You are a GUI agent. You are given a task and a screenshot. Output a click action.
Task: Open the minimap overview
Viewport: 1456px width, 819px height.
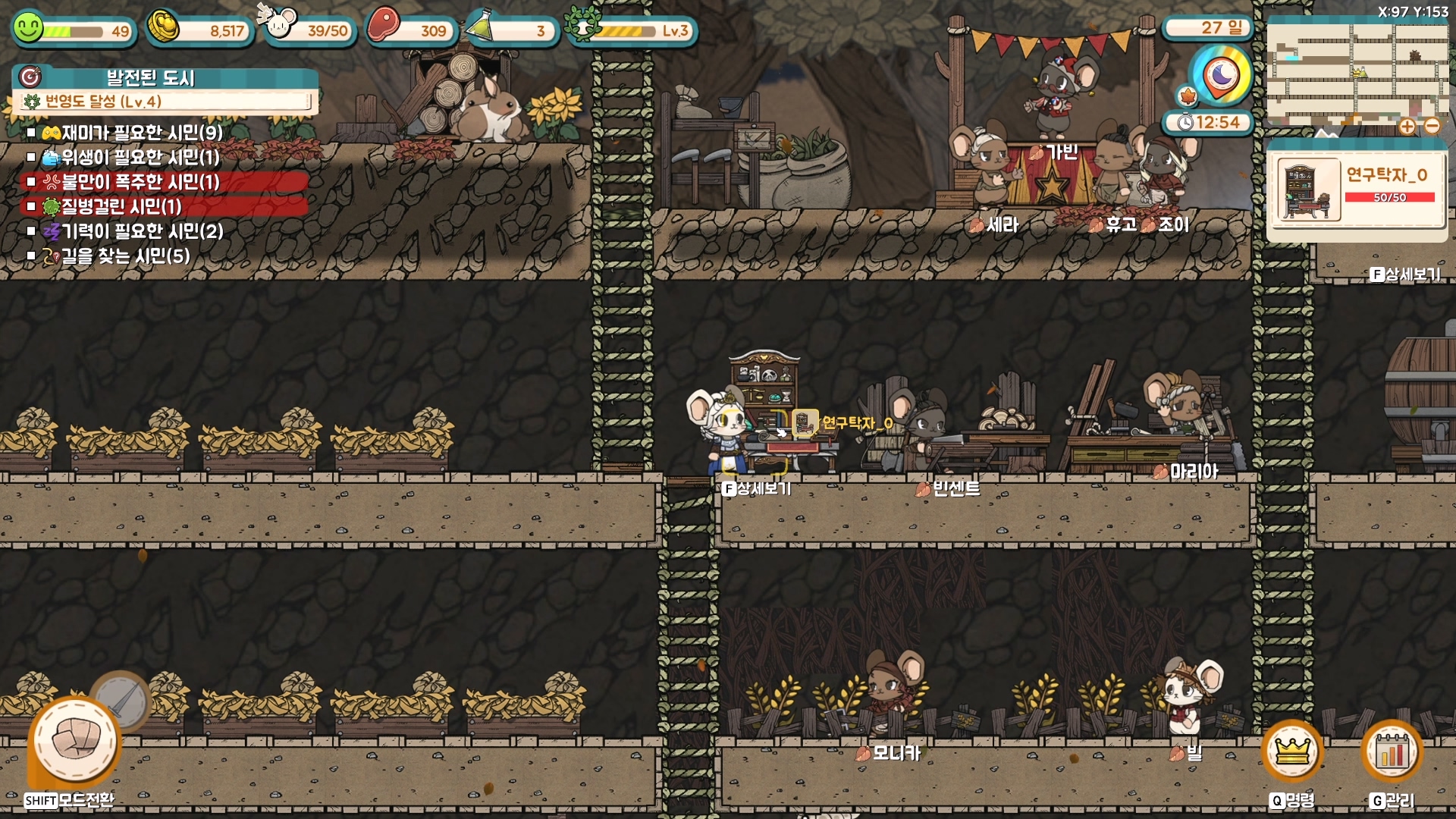click(1357, 74)
